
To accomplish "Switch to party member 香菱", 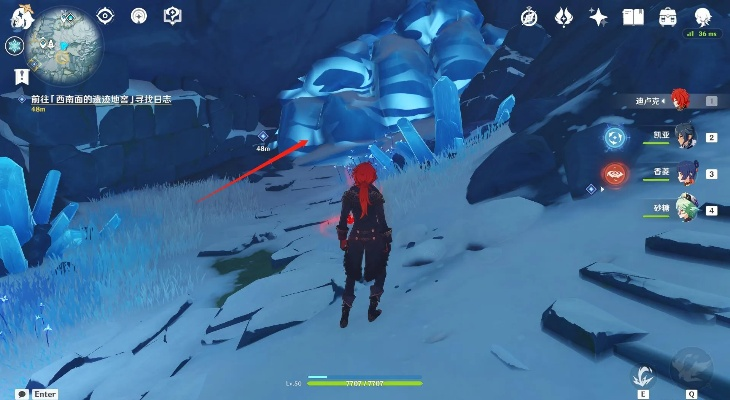I will pyautogui.click(x=684, y=173).
